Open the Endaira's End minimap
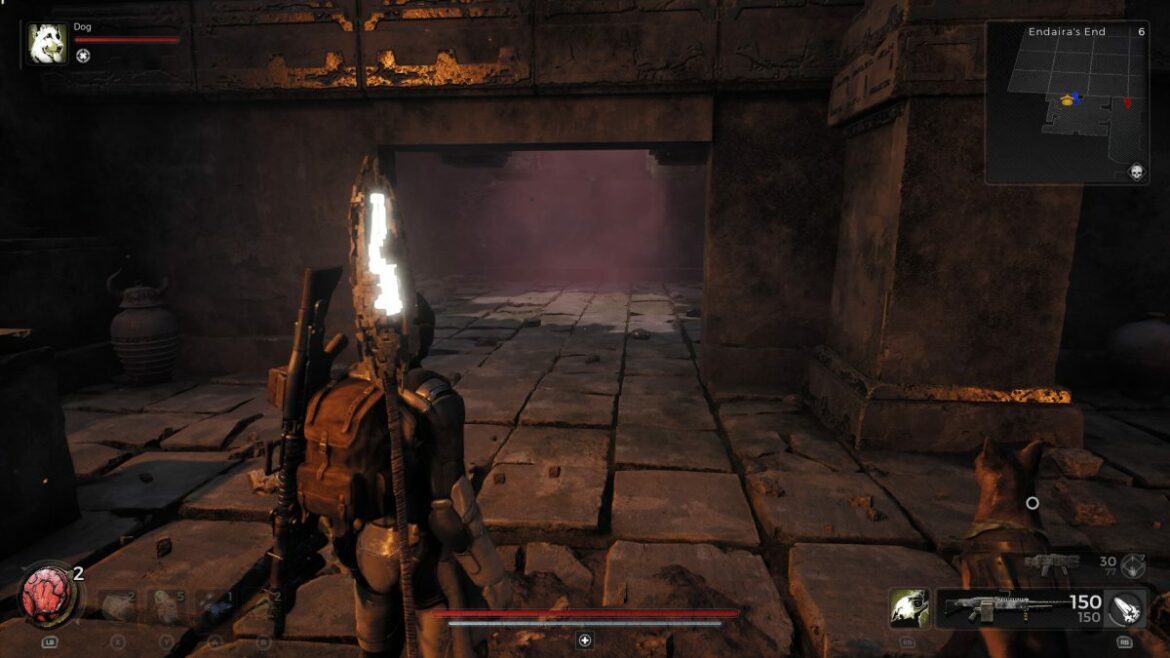1170x658 pixels. tap(1065, 105)
